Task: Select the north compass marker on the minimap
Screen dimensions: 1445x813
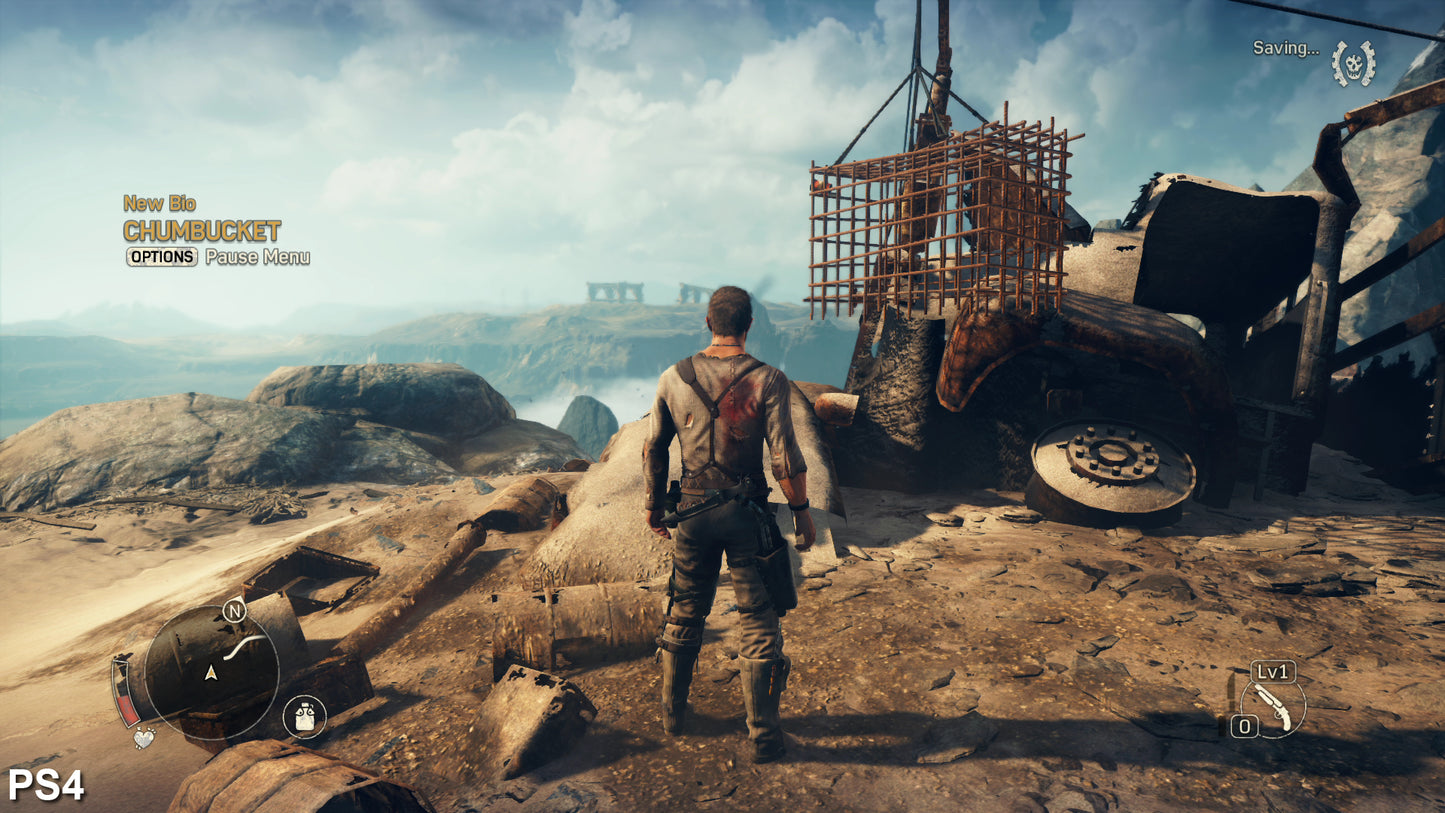Action: (x=234, y=611)
